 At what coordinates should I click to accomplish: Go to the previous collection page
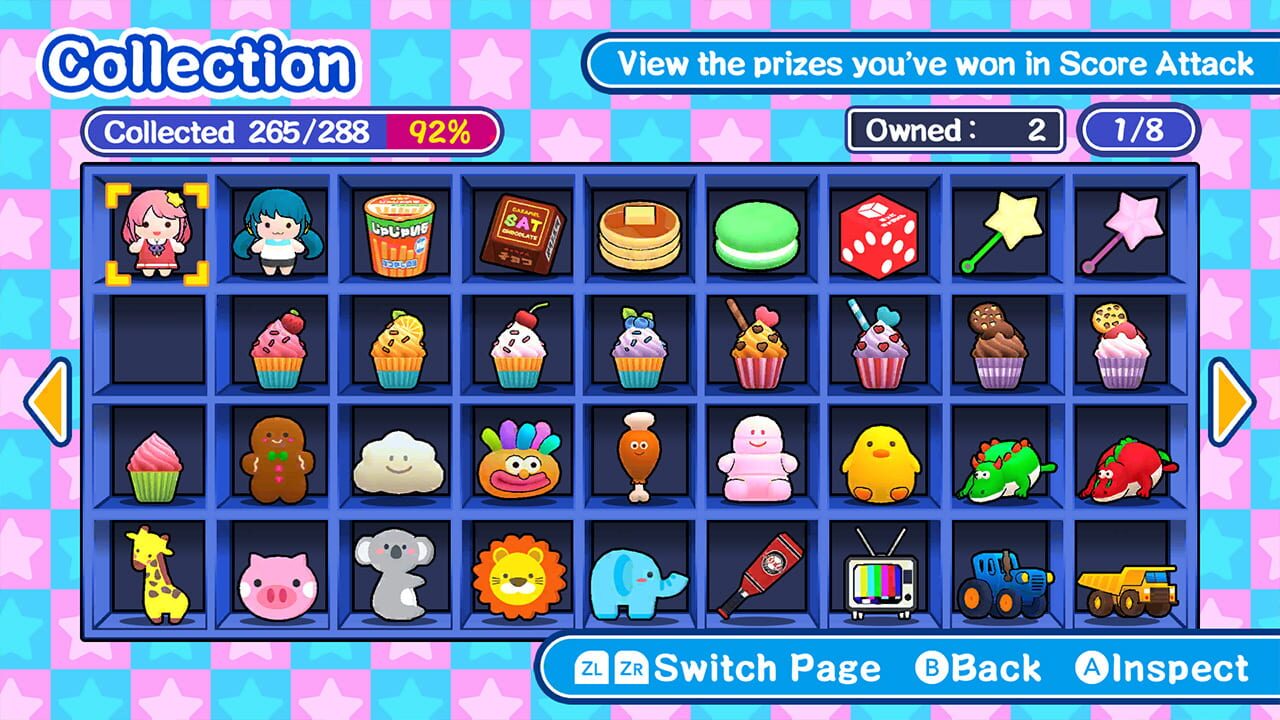pos(47,401)
